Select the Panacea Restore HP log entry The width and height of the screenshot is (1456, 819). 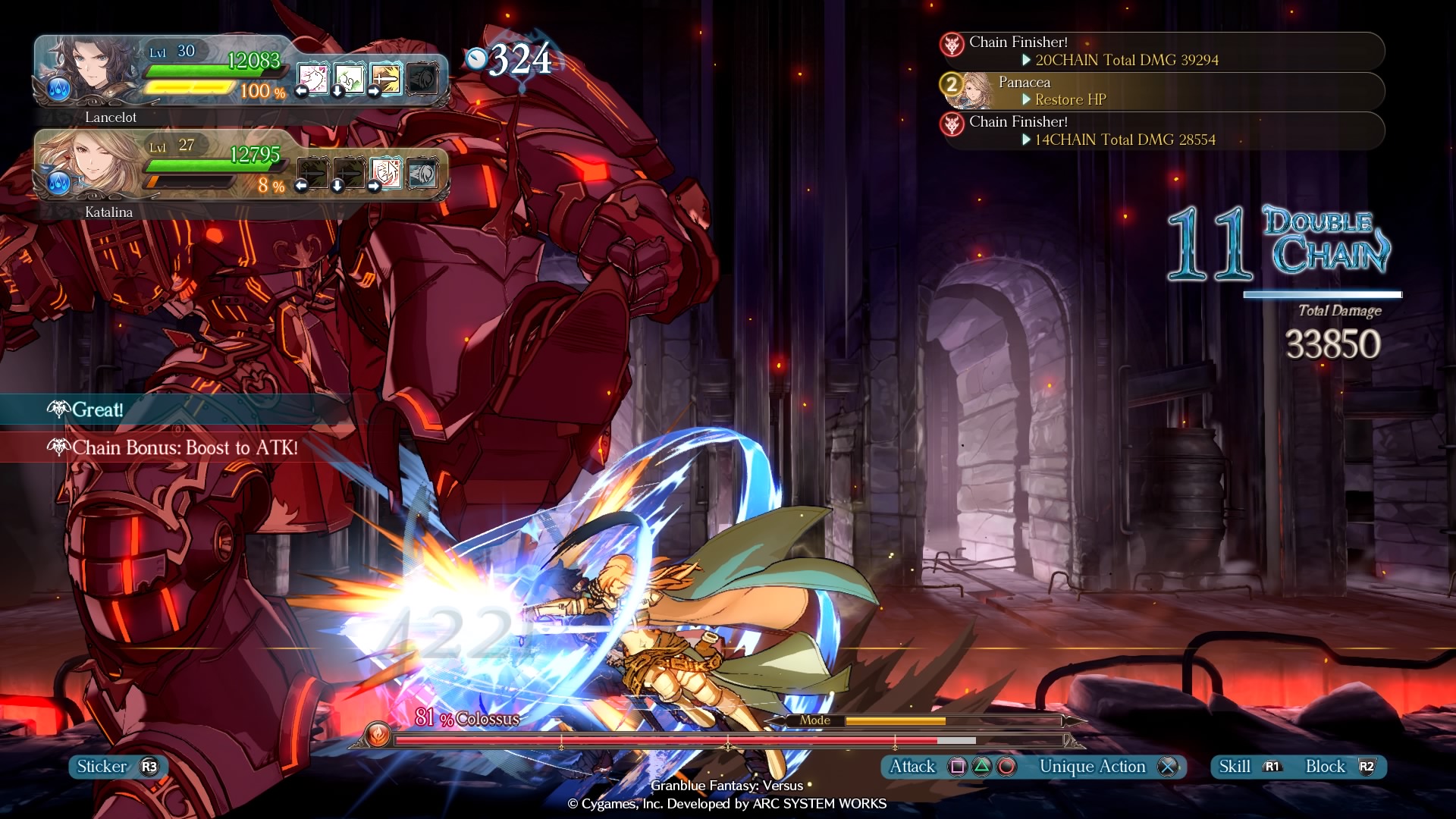point(1162,91)
